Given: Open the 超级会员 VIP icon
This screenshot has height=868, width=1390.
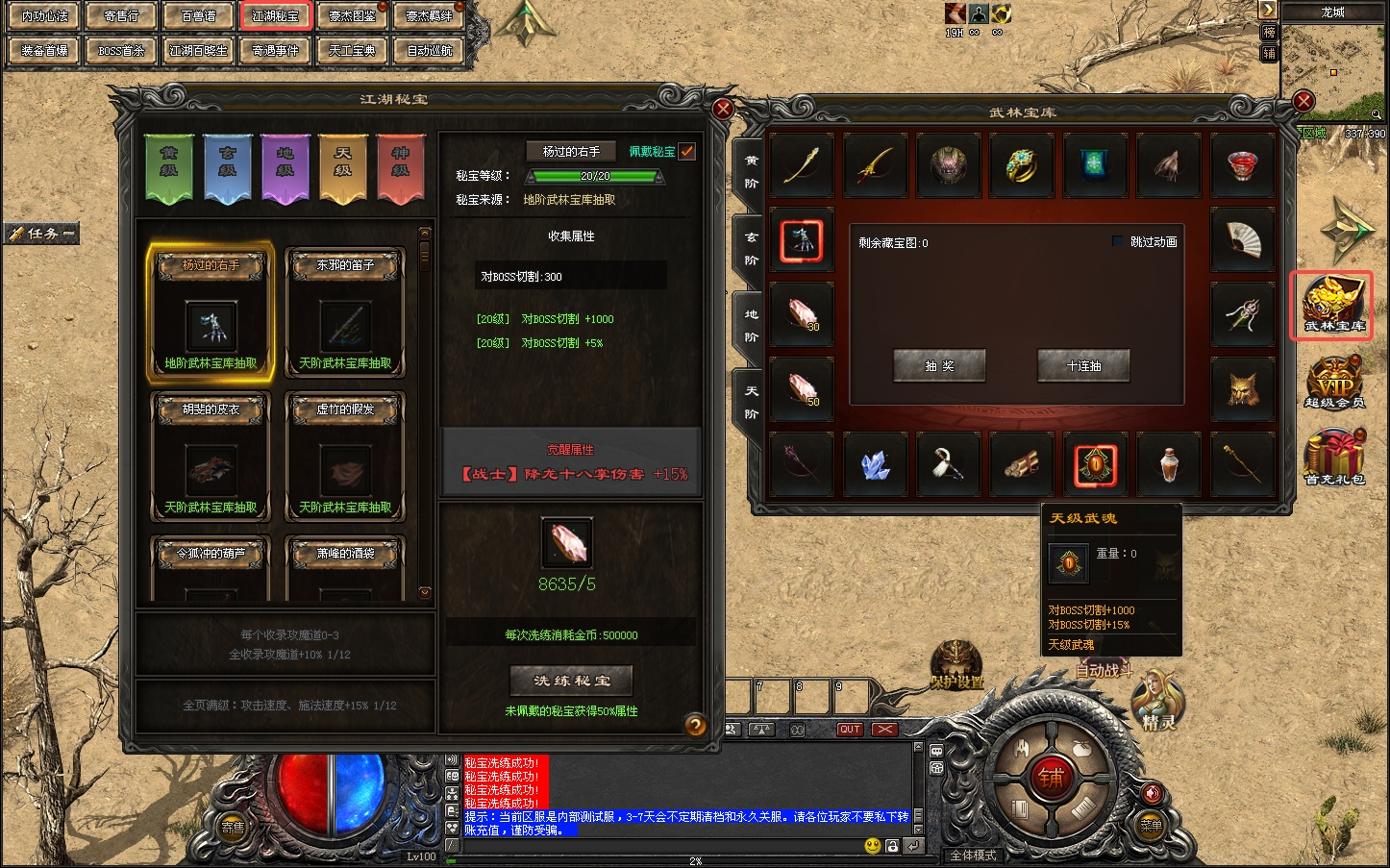Looking at the screenshot, I should coord(1334,382).
